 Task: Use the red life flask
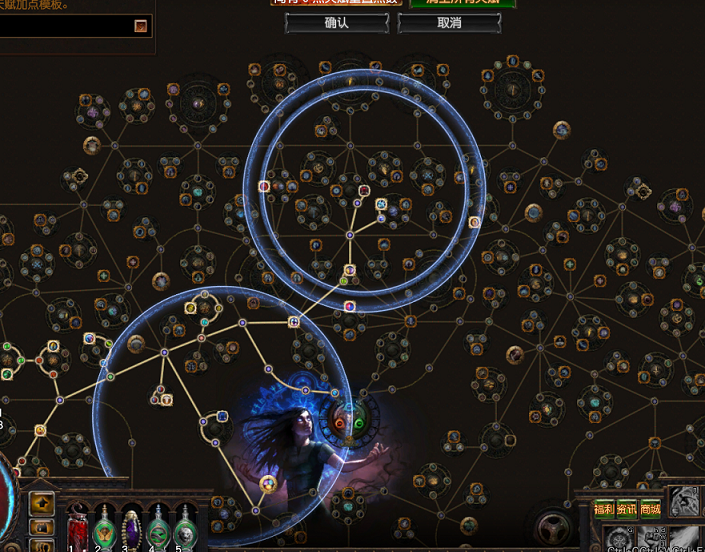pyautogui.click(x=77, y=526)
